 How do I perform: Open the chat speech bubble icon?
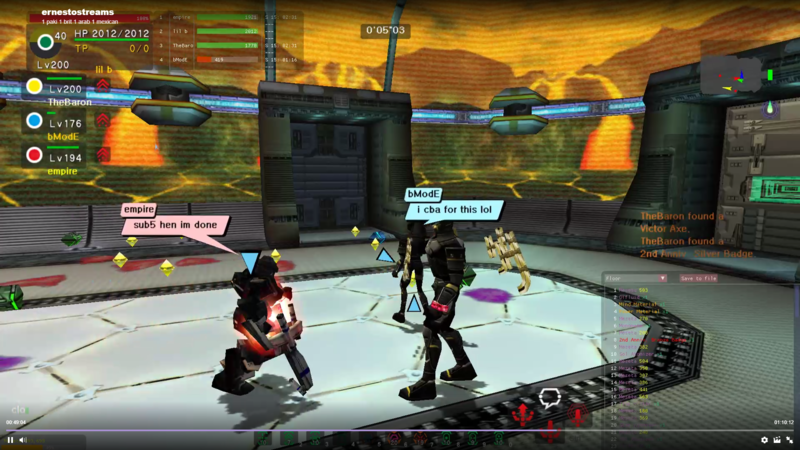tap(549, 398)
